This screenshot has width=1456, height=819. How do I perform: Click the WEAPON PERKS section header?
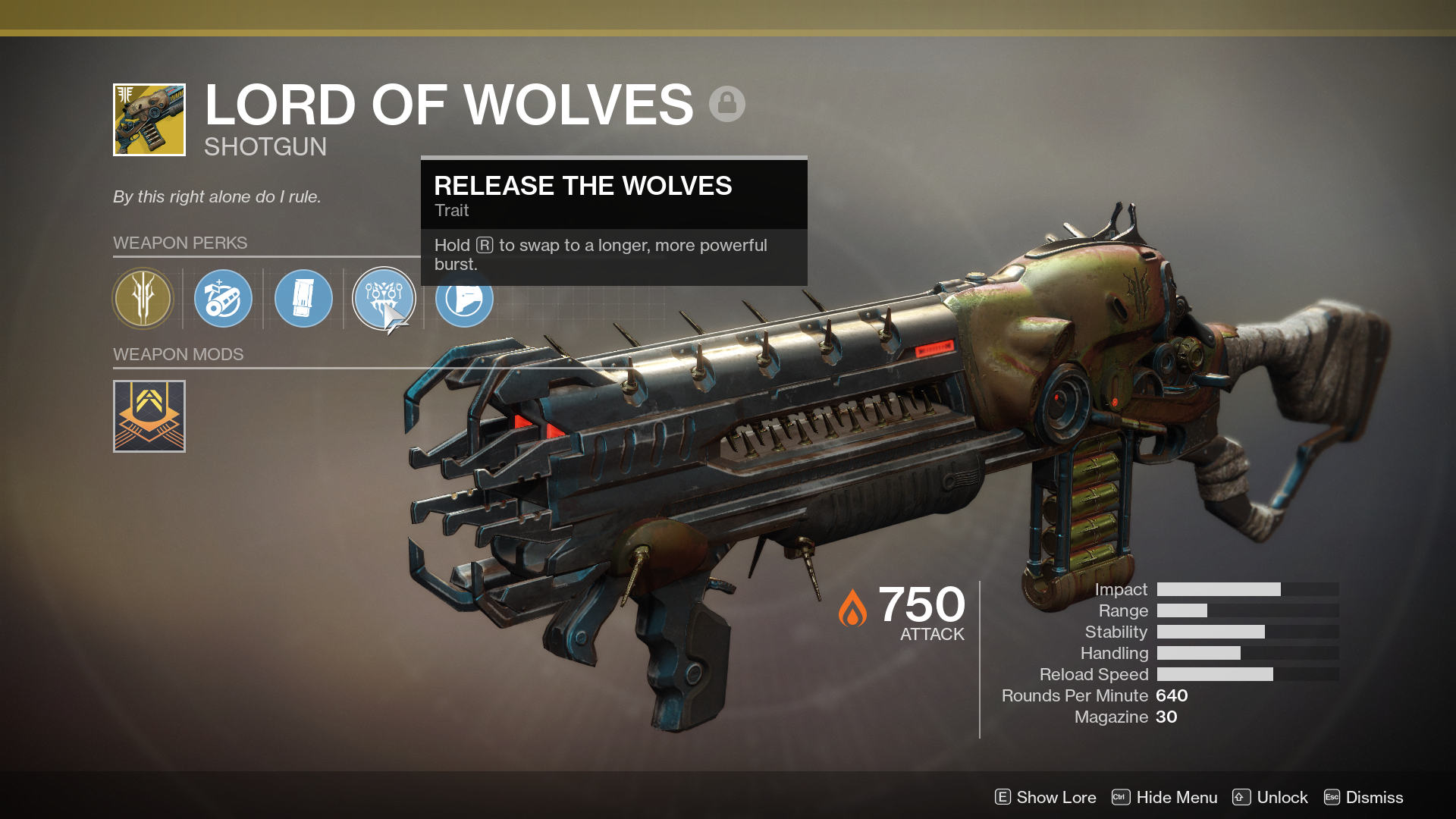(x=180, y=243)
